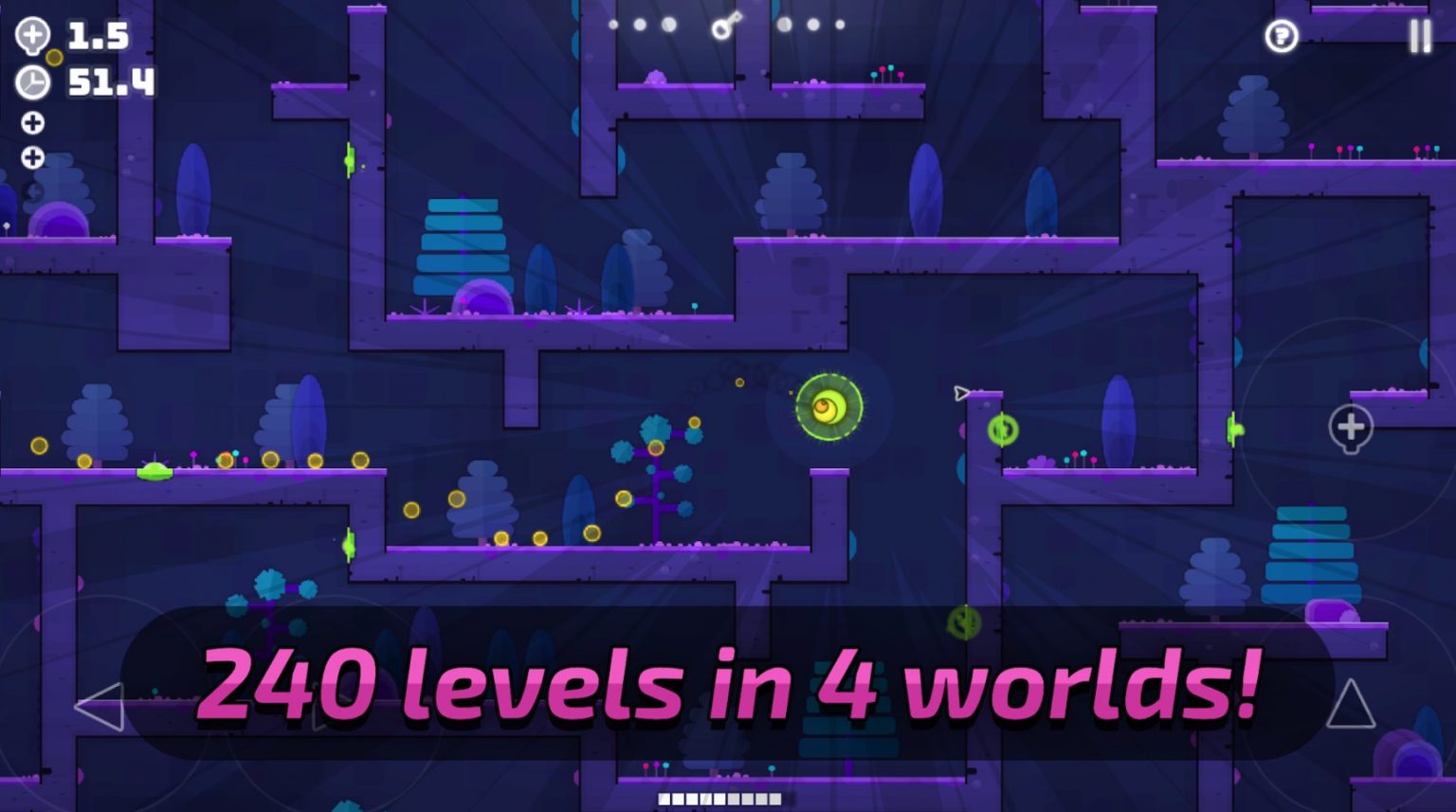Viewport: 1456px width, 812px height.
Task: Click the key collectible icon at top center
Action: (722, 26)
